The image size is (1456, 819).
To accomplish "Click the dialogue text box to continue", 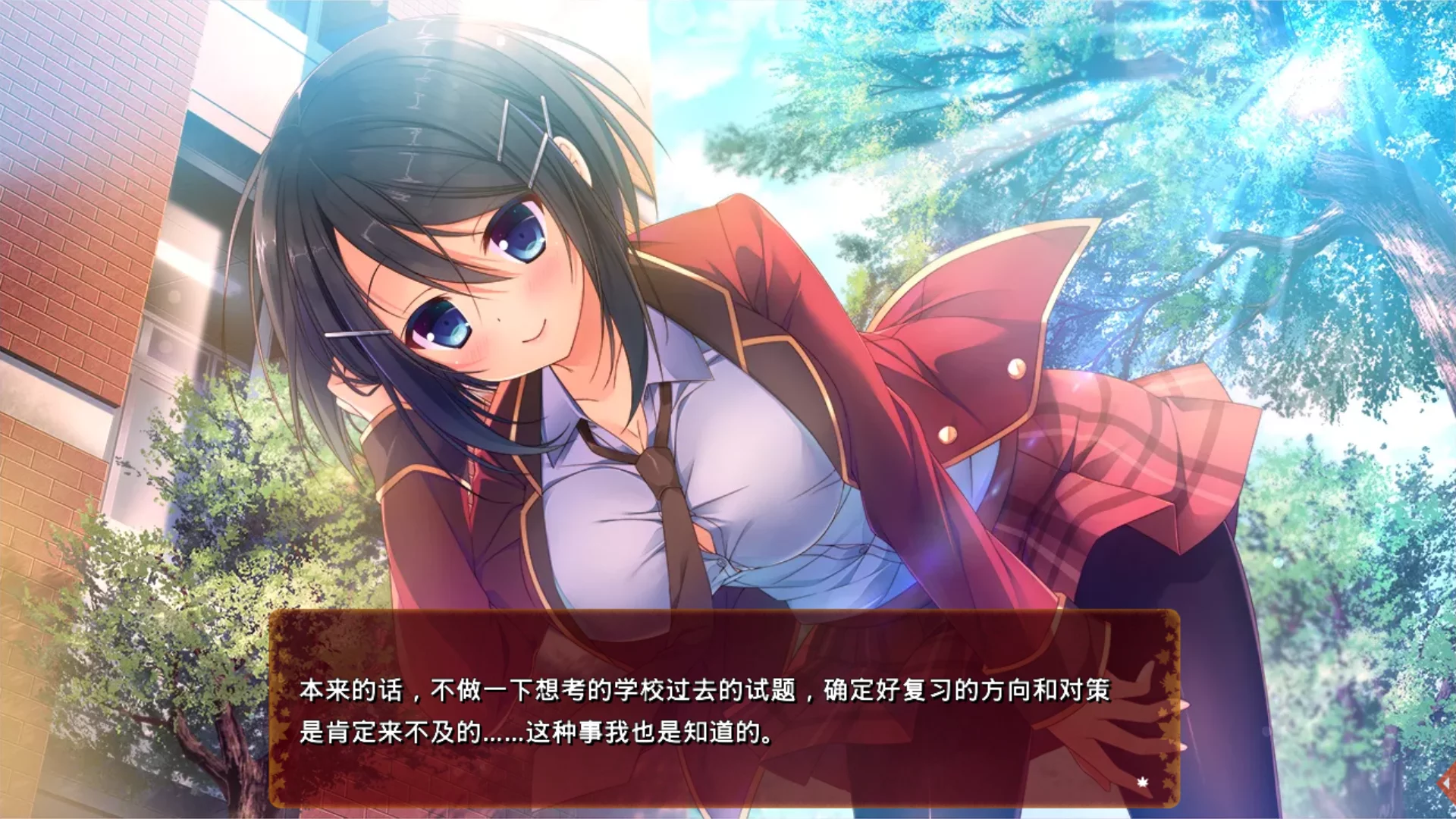I will (x=724, y=709).
